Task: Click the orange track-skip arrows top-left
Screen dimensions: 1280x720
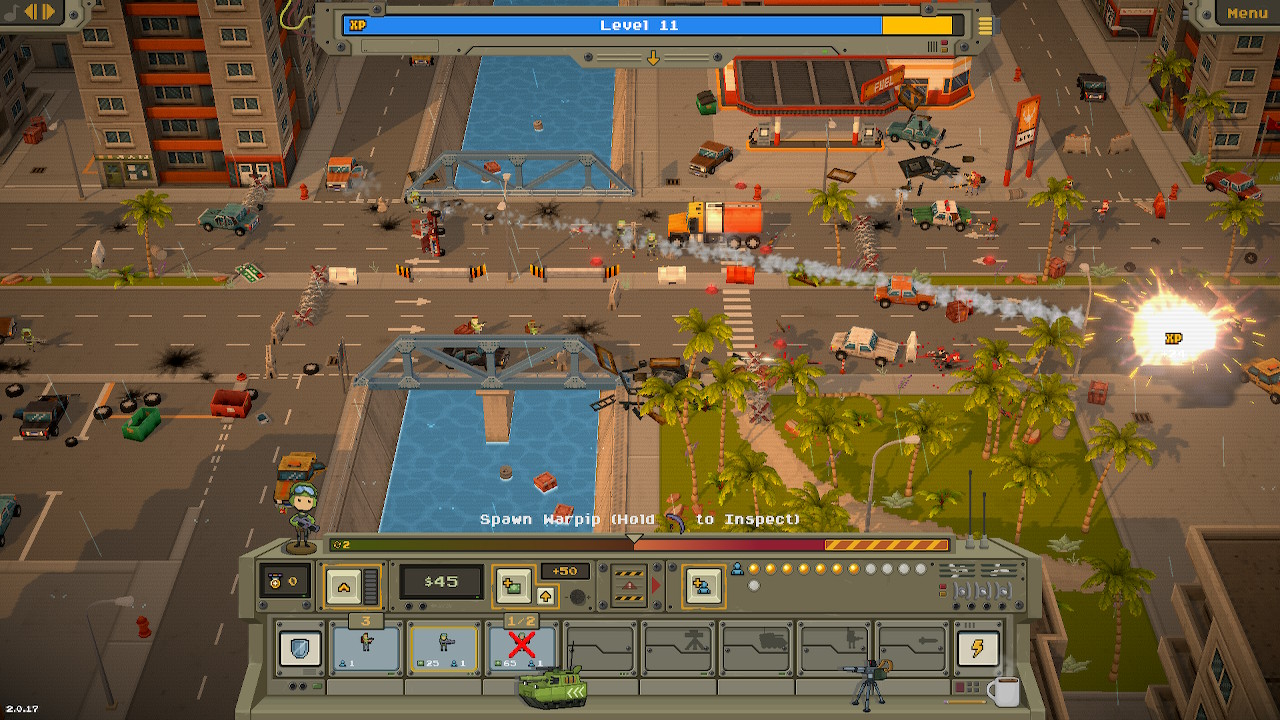Action: pyautogui.click(x=40, y=11)
